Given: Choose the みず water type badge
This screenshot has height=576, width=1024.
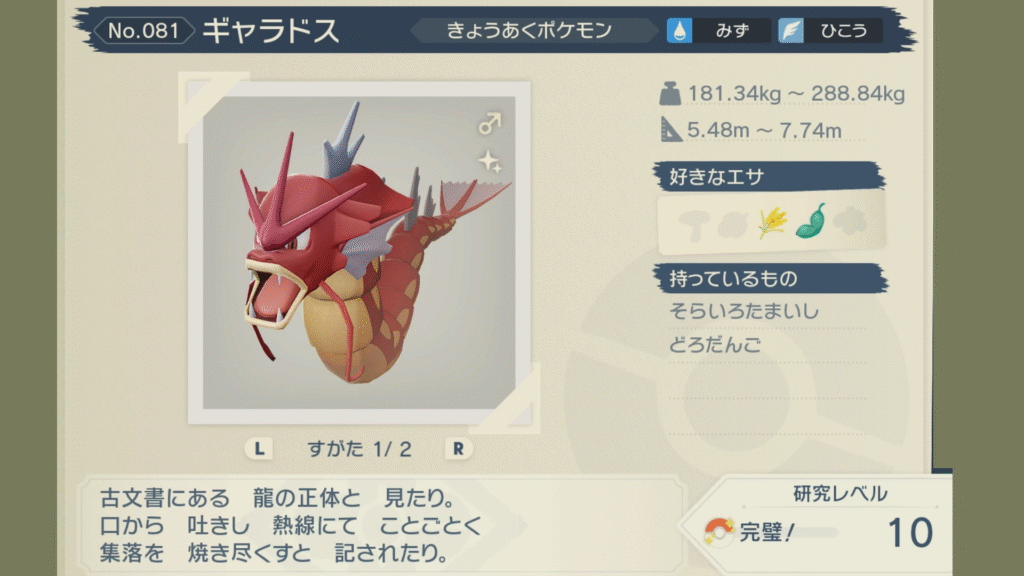Looking at the screenshot, I should [x=720, y=30].
